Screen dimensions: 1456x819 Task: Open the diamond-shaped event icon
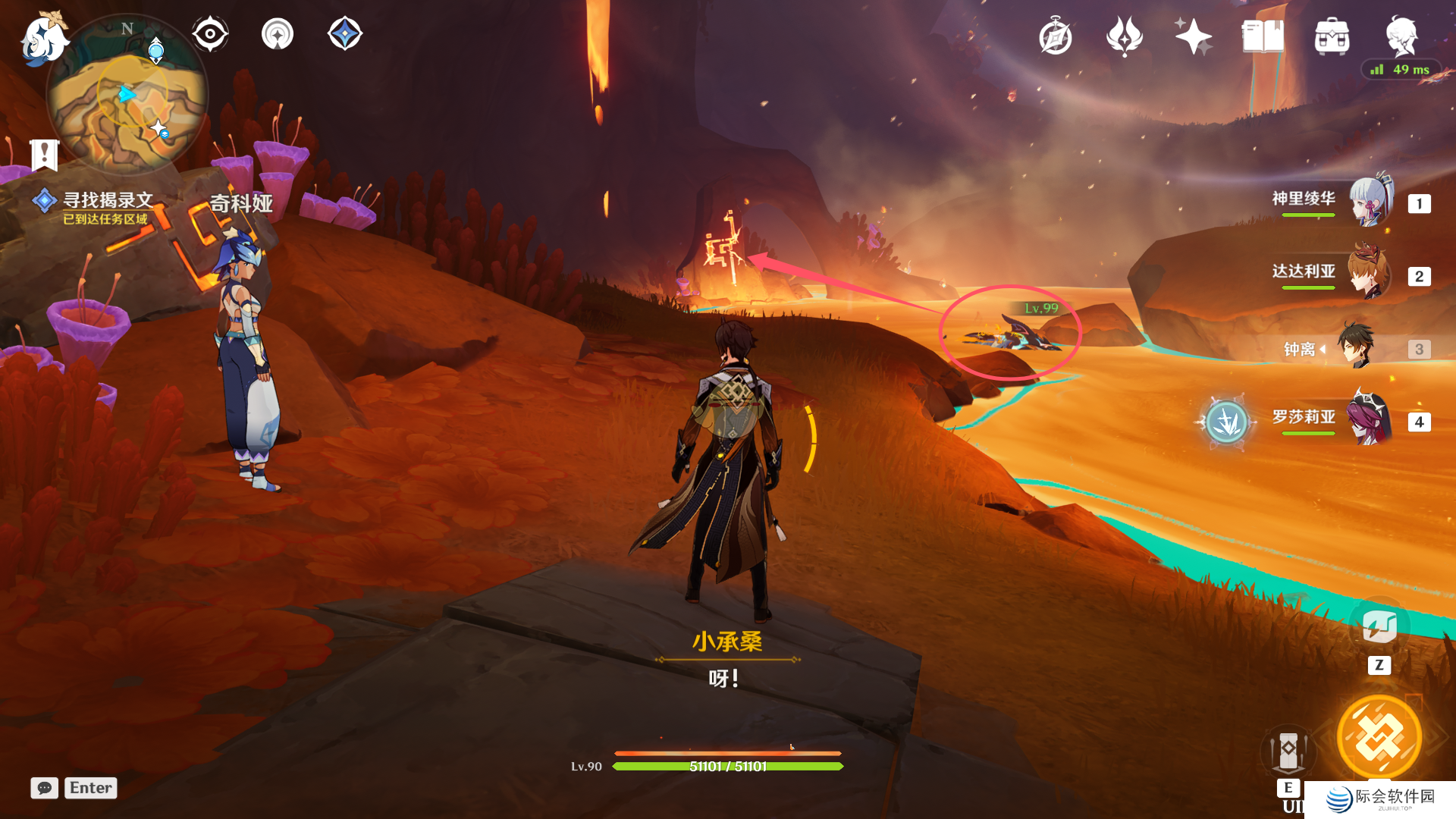345,34
